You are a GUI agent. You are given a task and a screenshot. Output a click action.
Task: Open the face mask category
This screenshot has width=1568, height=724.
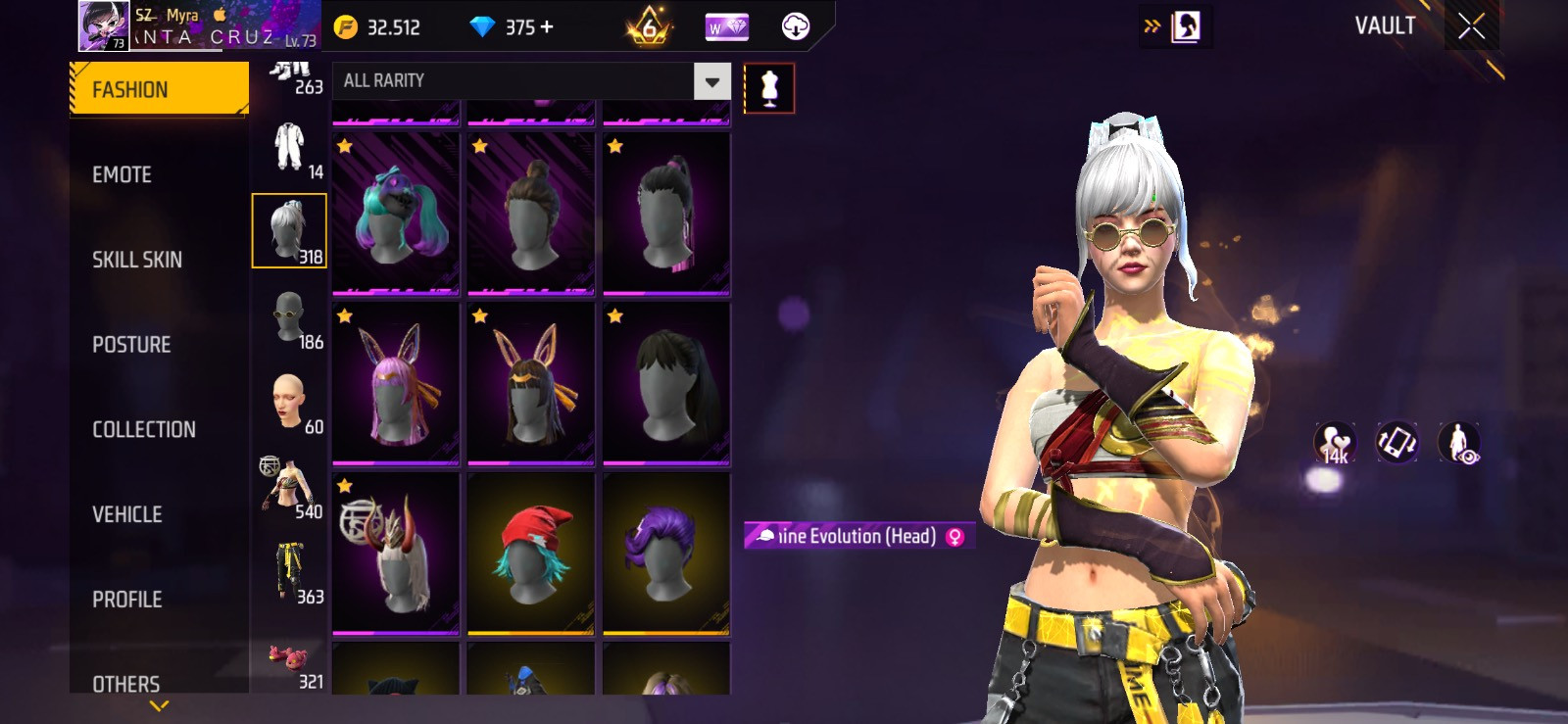click(289, 316)
